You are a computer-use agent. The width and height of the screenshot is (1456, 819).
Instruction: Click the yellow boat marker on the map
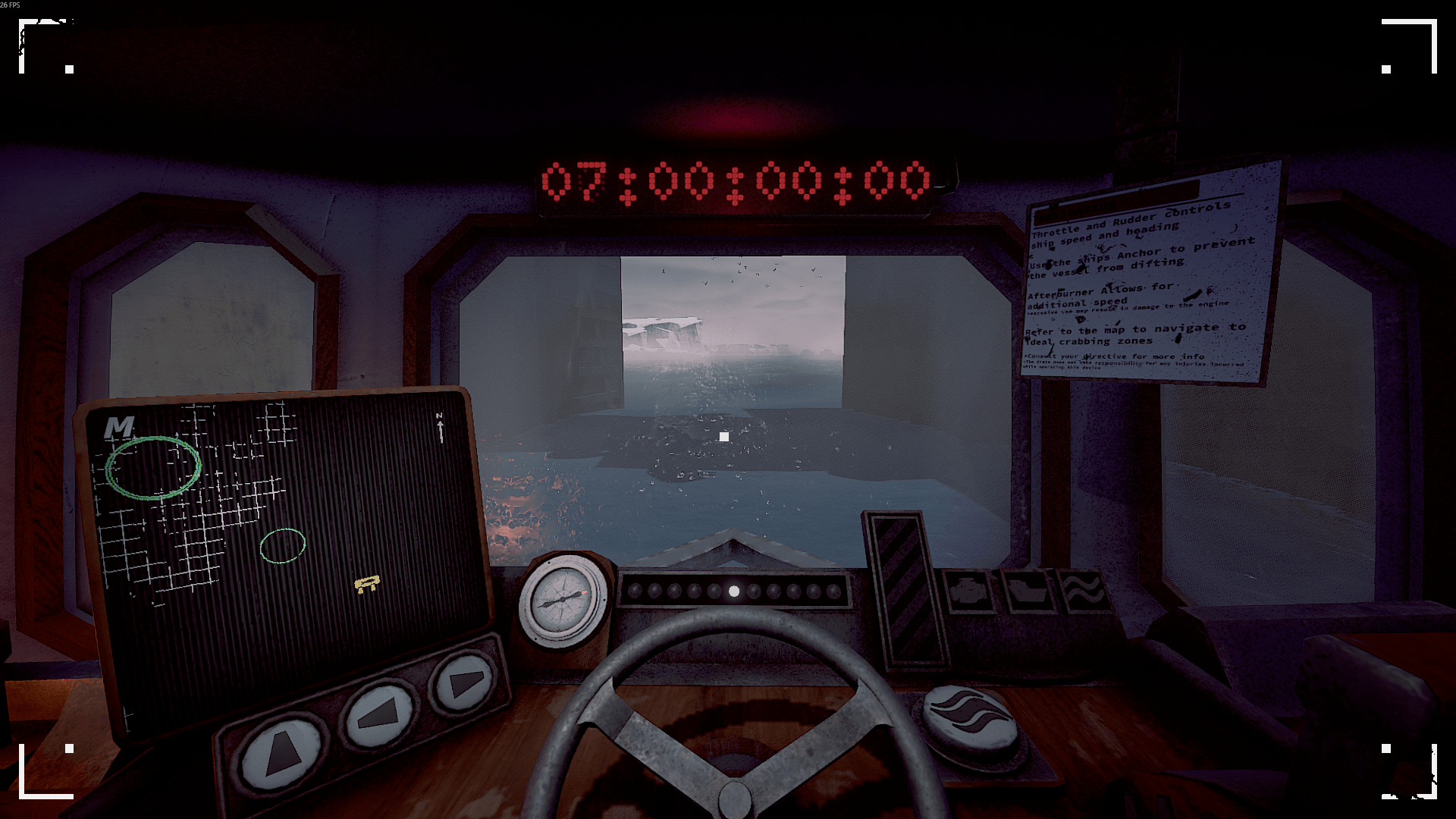(367, 584)
